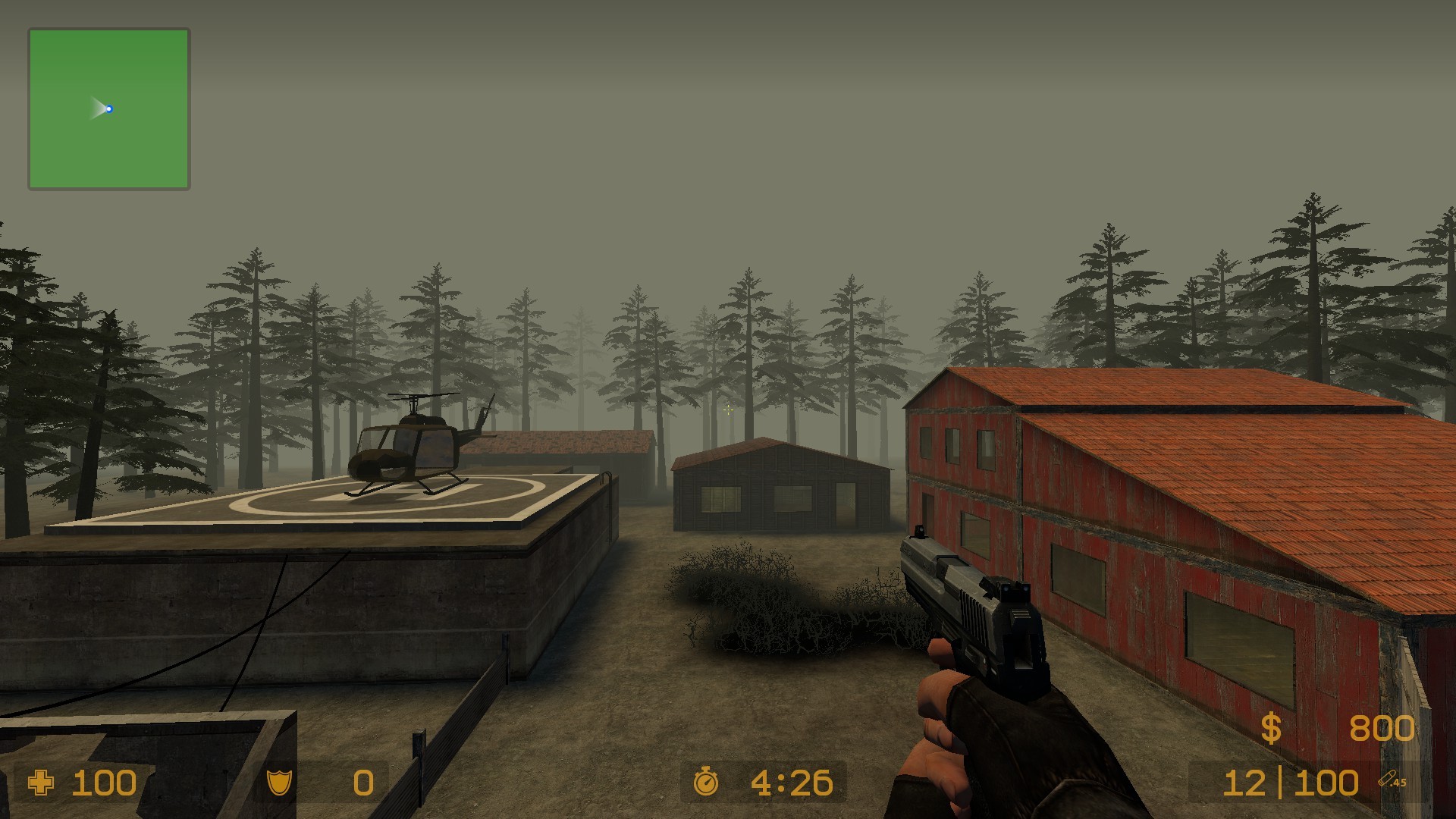Click the stopwatch icon beside the round timer
Image resolution: width=1456 pixels, height=819 pixels.
[x=707, y=782]
